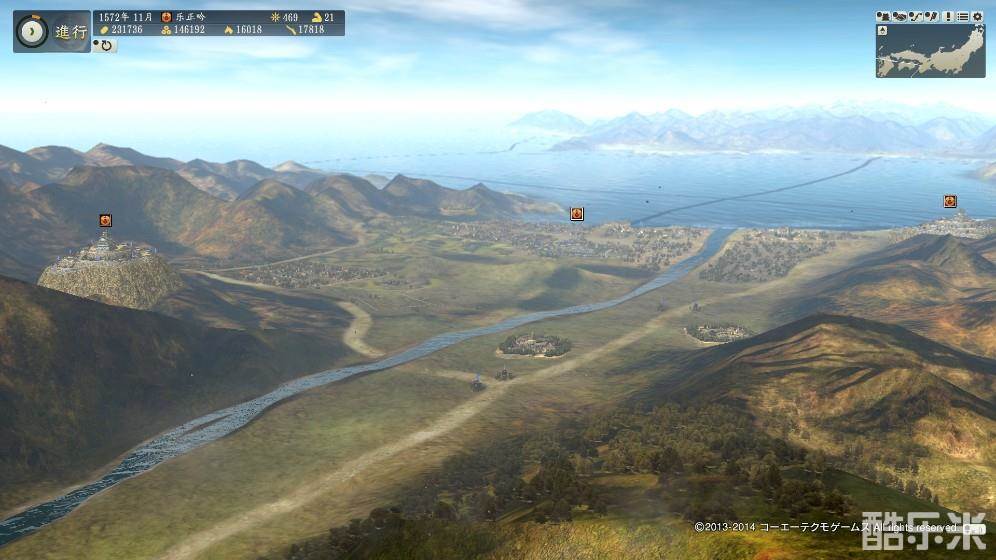Show the exclamation mark notifications
The image size is (996, 560).
[x=950, y=16]
